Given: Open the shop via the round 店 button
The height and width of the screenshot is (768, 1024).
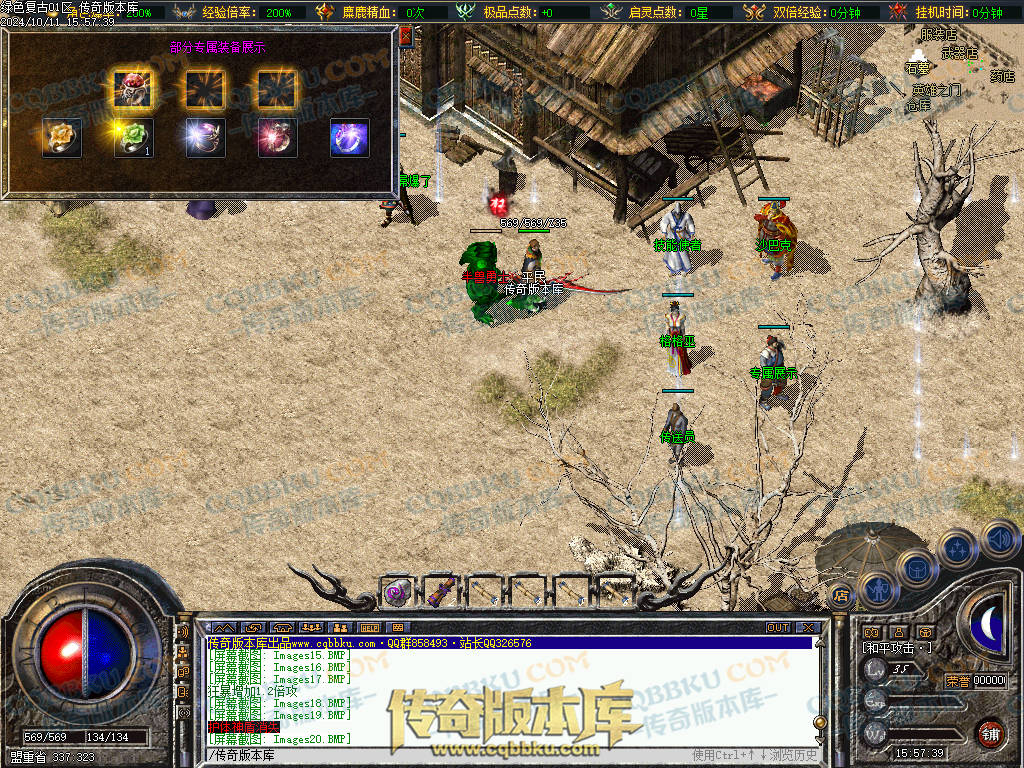Looking at the screenshot, I should tap(842, 597).
